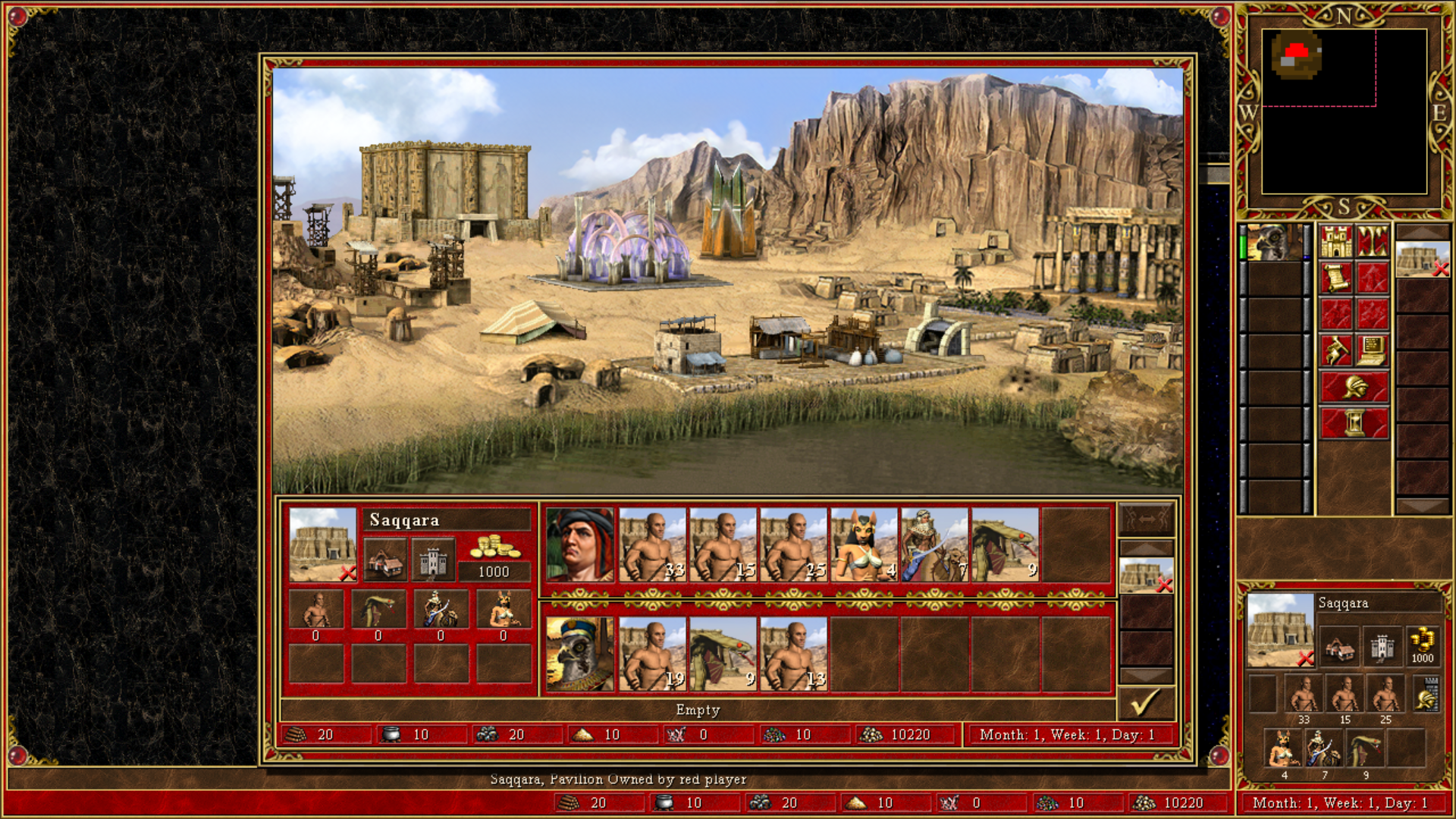The height and width of the screenshot is (819, 1456).
Task: Open the quest log scroll button
Action: [x=1336, y=278]
